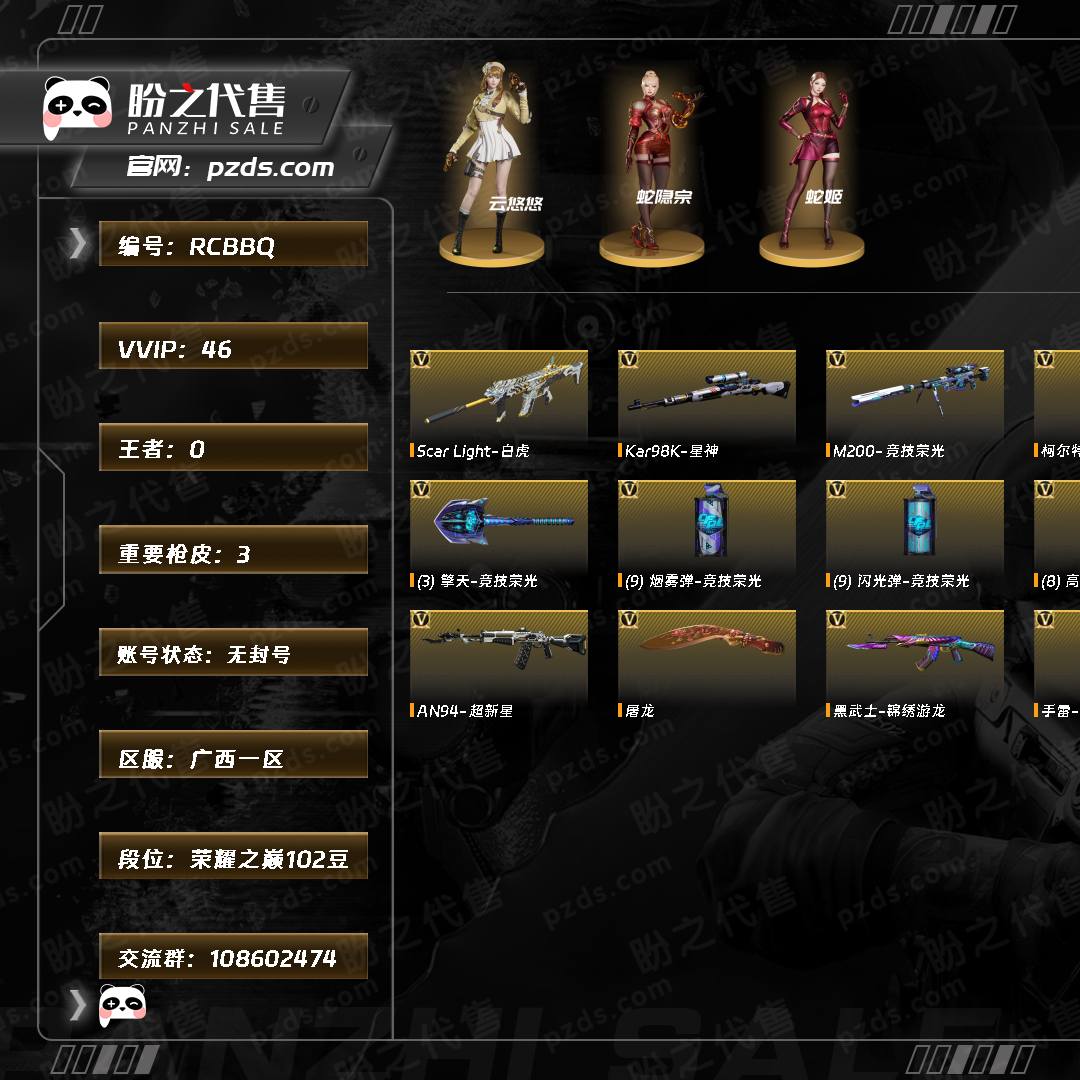Image resolution: width=1080 pixels, height=1080 pixels.
Task: Click the small panda icon below the list
Action: (x=123, y=1004)
